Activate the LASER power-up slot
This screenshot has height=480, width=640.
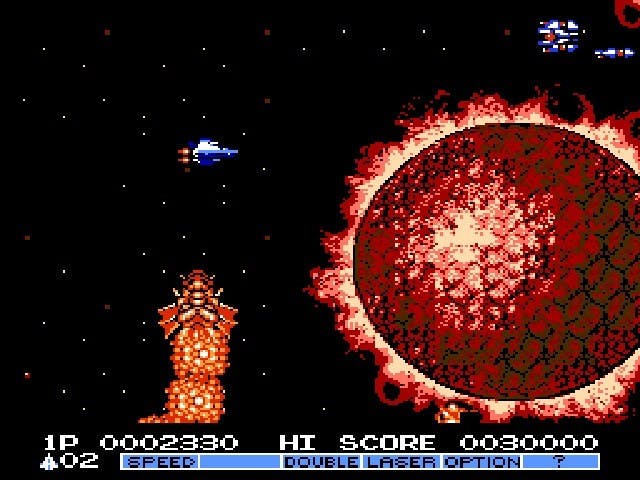[x=401, y=462]
